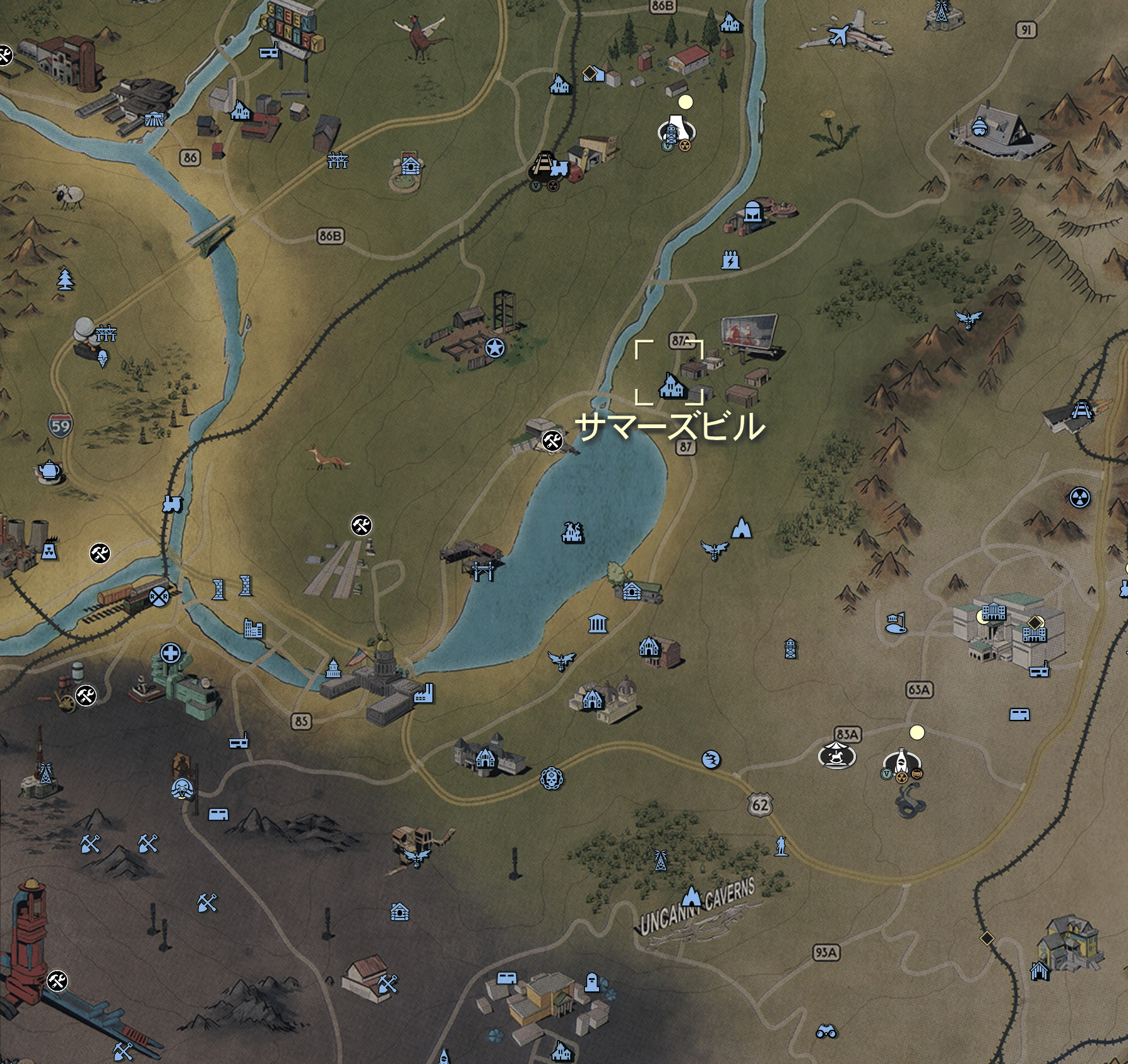Click the airplane airport map marker
Viewport: 1128px width, 1064px height.
(839, 35)
